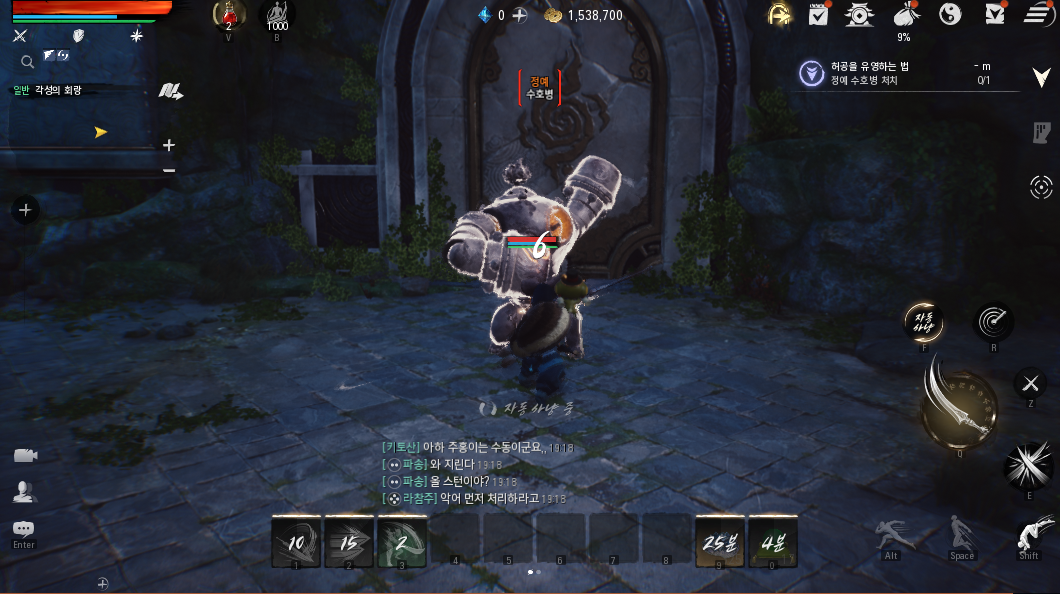The height and width of the screenshot is (594, 1060).
Task: Open the world map icon beside minimap
Action: [170, 91]
